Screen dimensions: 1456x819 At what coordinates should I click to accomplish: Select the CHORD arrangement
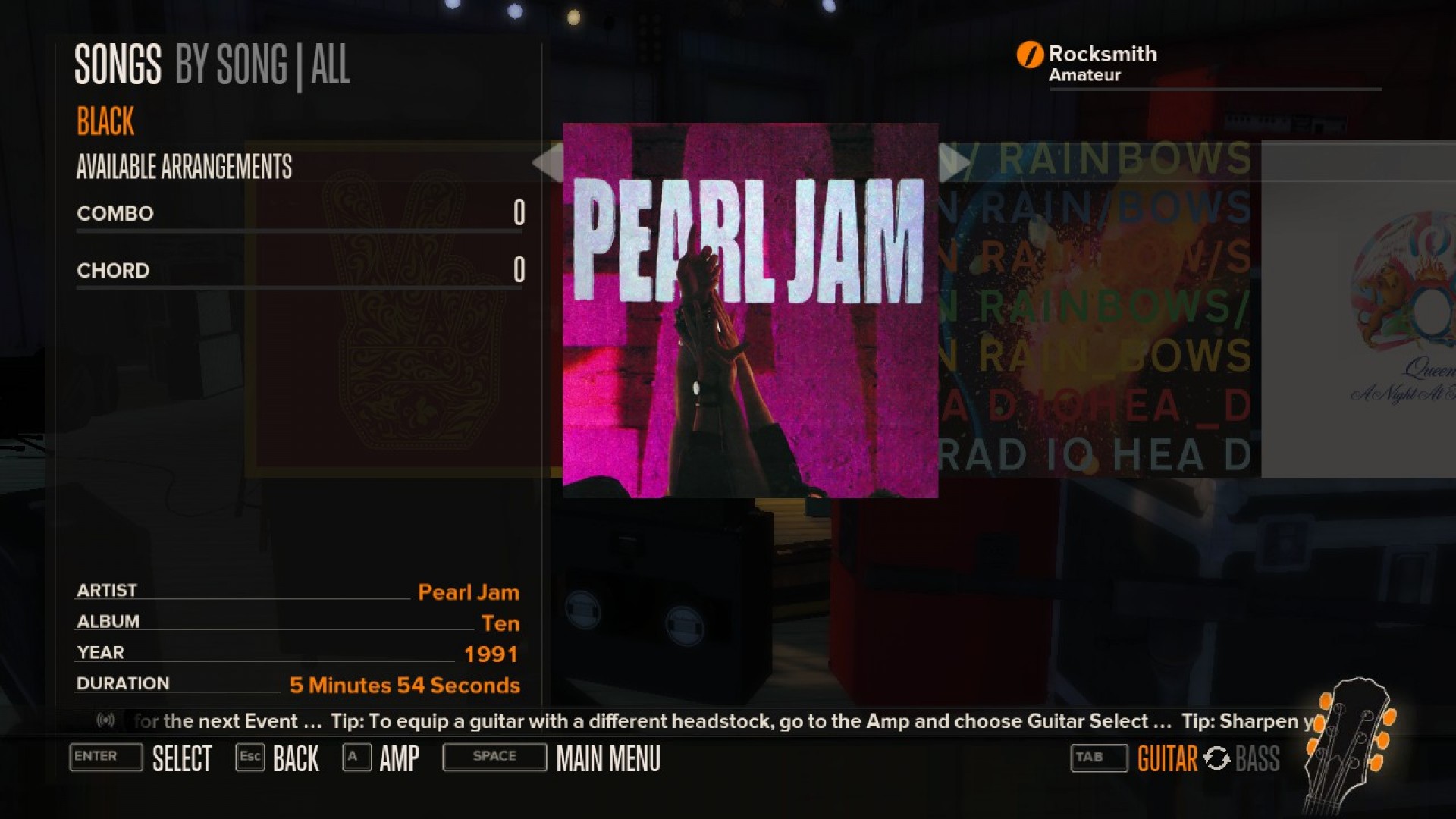pyautogui.click(x=112, y=270)
